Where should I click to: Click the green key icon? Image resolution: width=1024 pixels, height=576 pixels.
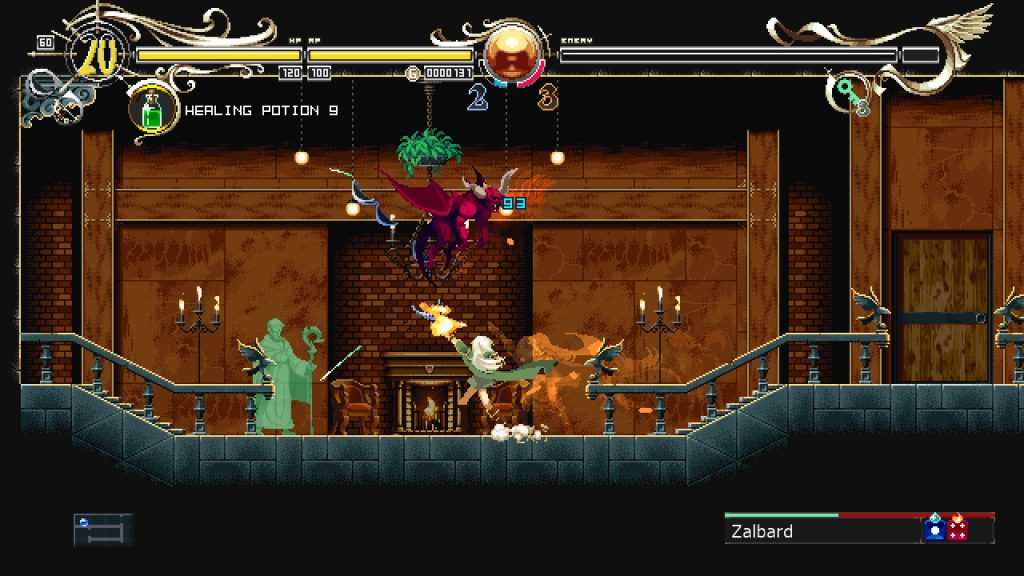(x=849, y=93)
